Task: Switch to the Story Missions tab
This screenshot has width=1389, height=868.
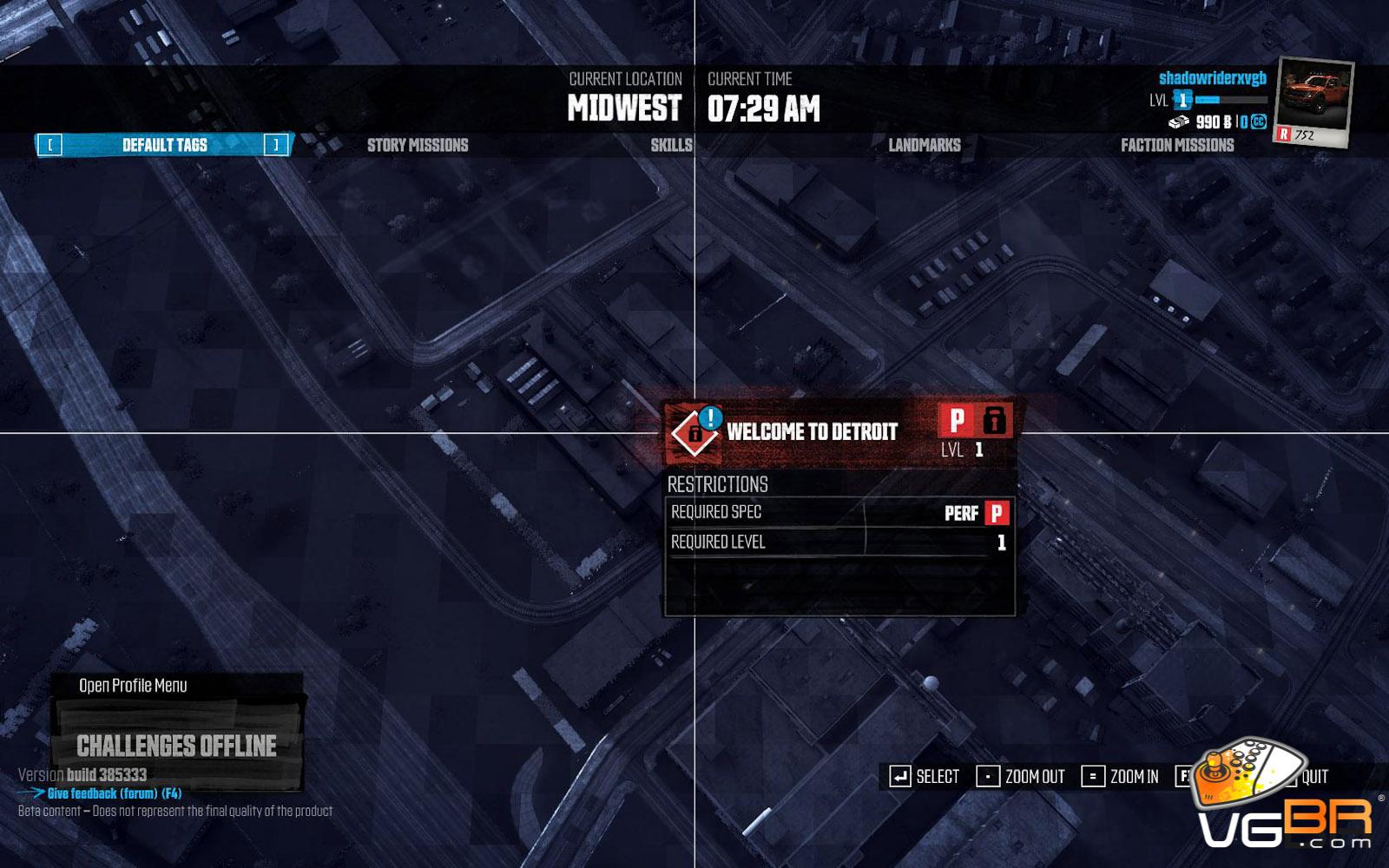Action: tap(417, 145)
